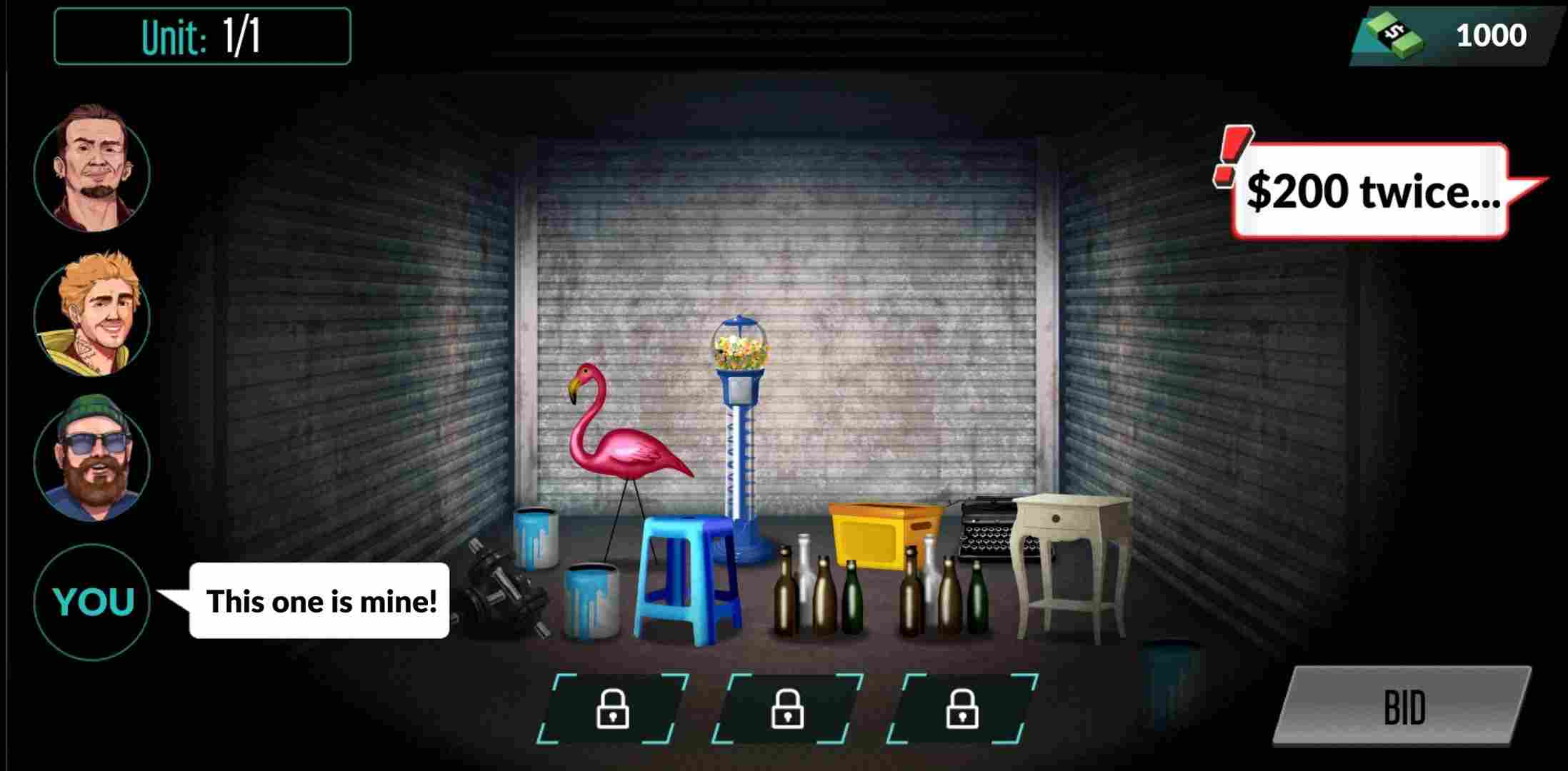This screenshot has width=1568, height=771.
Task: Tap the first padlock slot icon
Action: 614,707
